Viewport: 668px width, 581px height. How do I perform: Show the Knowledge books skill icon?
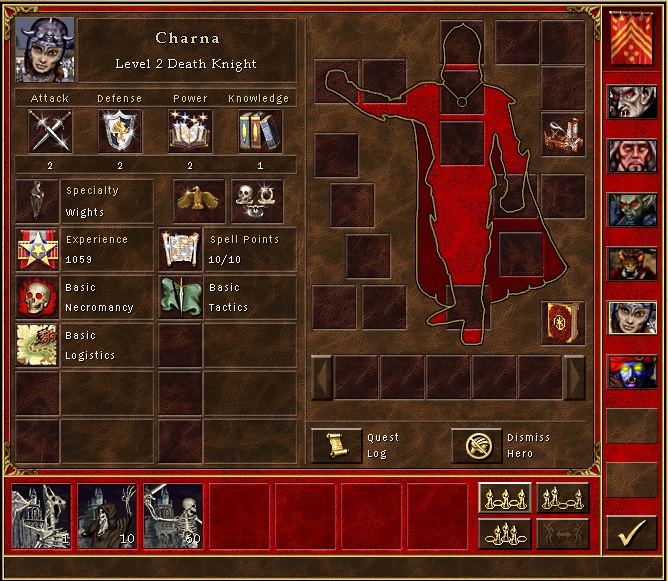(x=259, y=131)
